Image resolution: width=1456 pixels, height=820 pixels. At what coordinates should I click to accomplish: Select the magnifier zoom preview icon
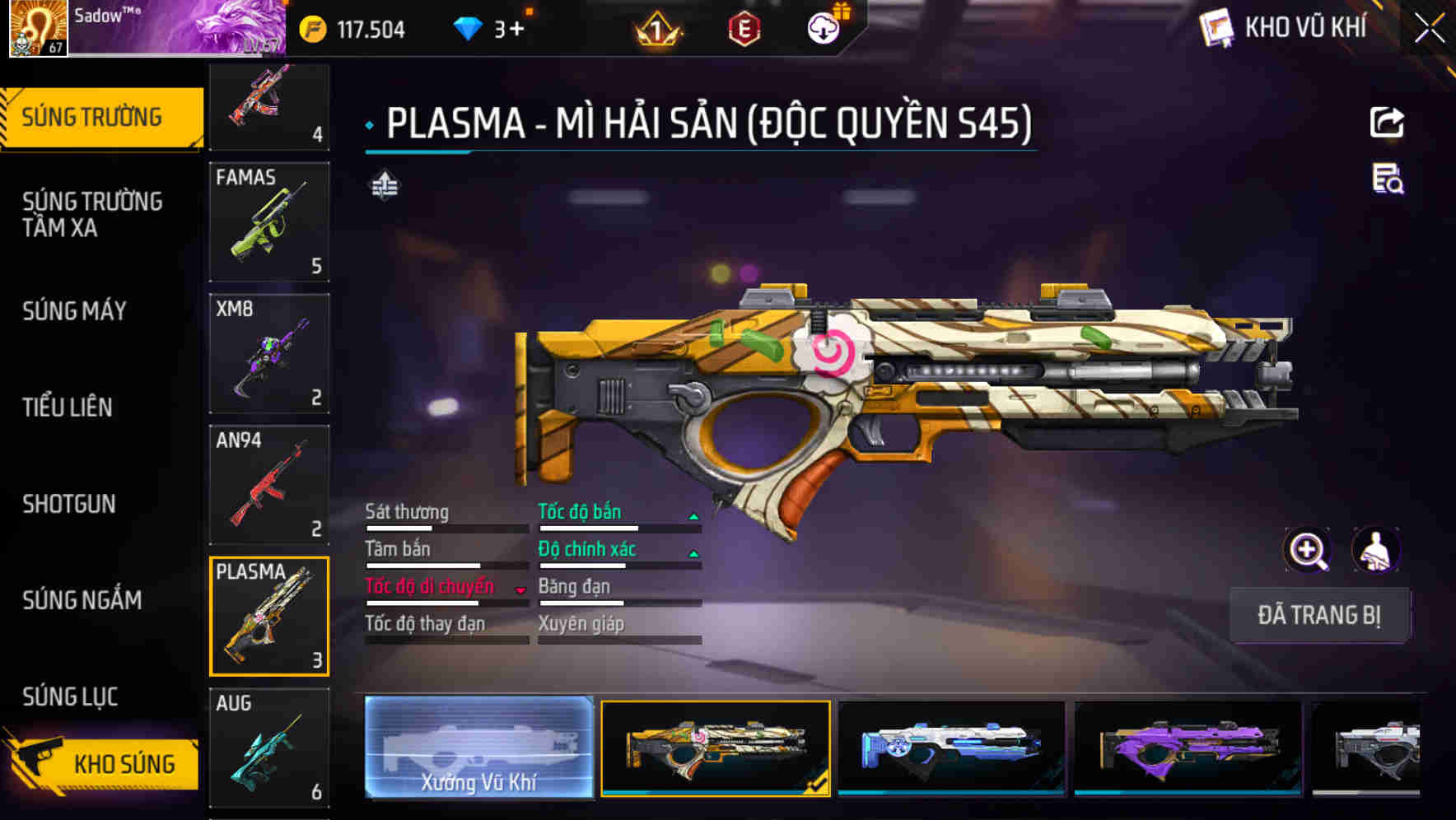(1306, 550)
